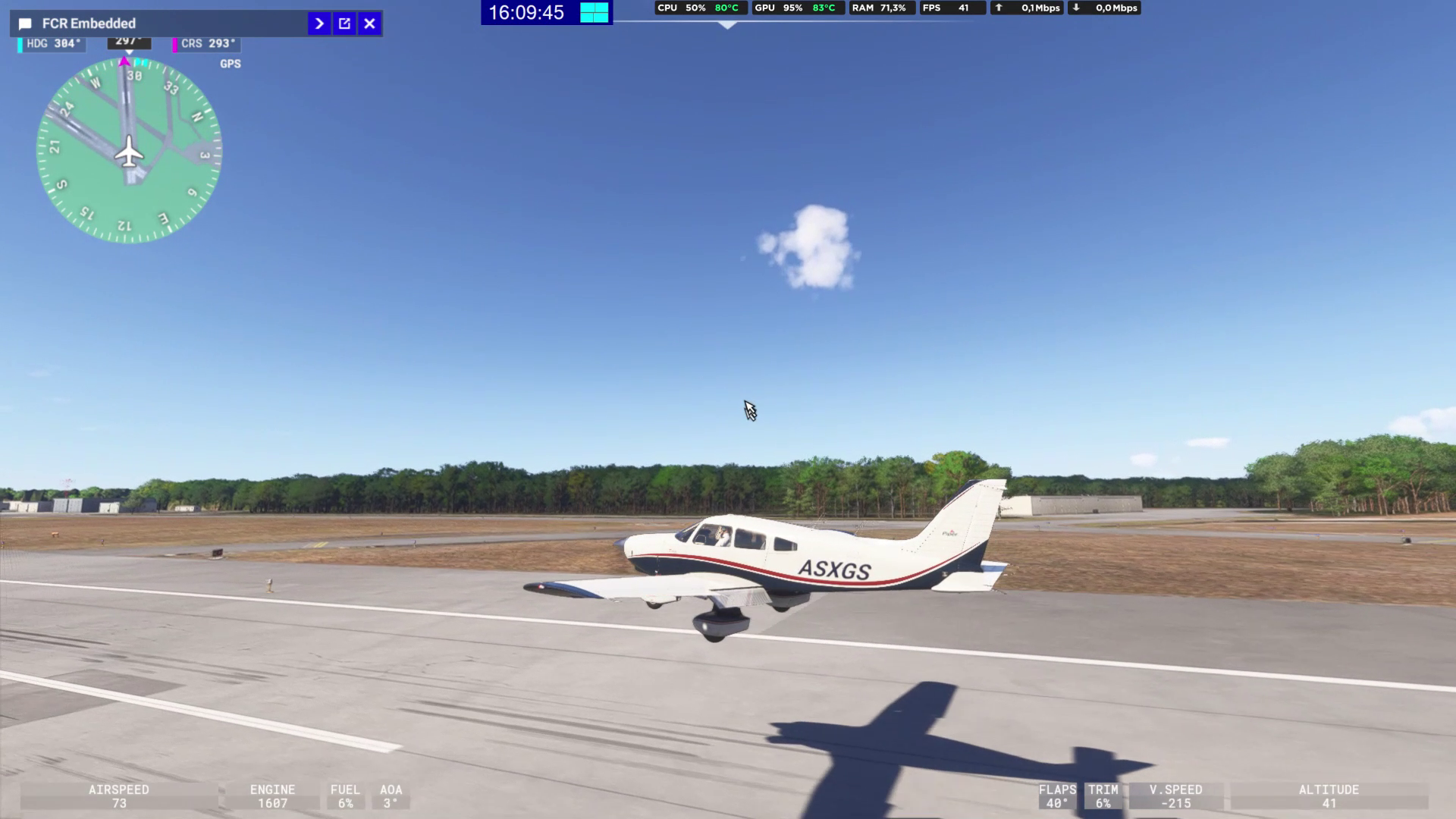Close the FCR Embedded panel
The image size is (1456, 819).
click(369, 24)
